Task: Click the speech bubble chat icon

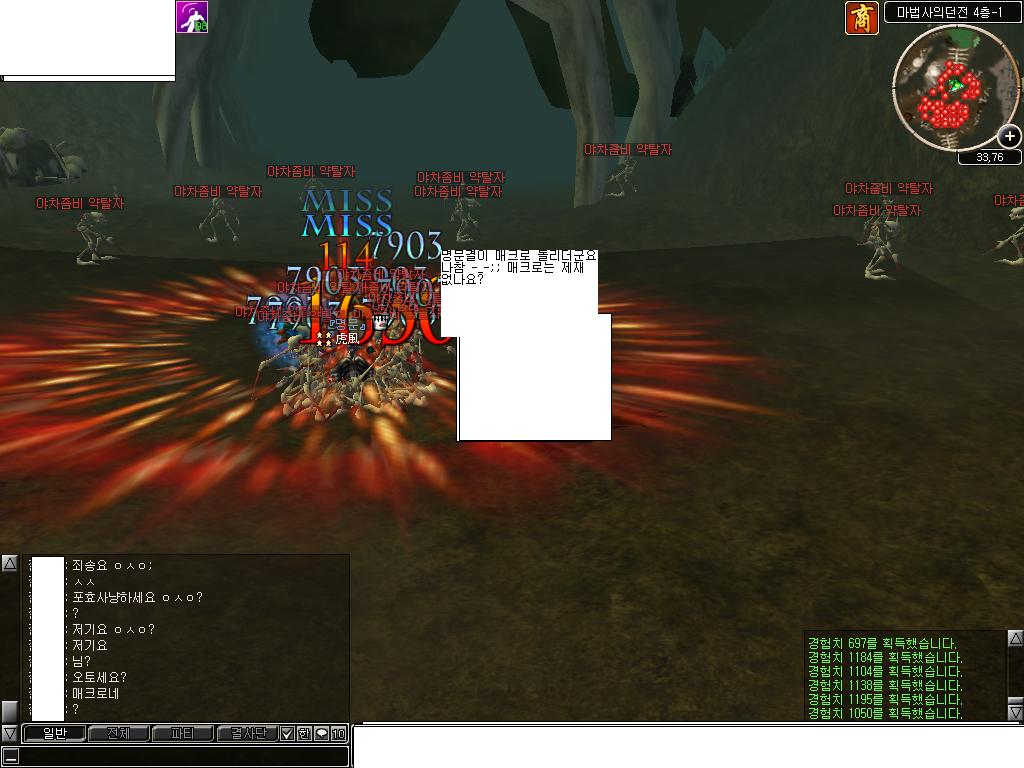Action: tap(321, 734)
